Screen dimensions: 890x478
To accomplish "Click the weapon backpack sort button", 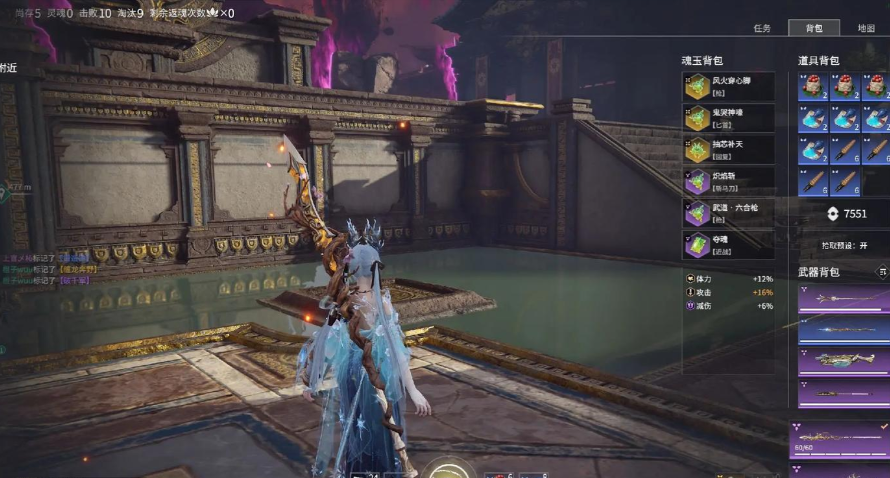I will coord(882,271).
